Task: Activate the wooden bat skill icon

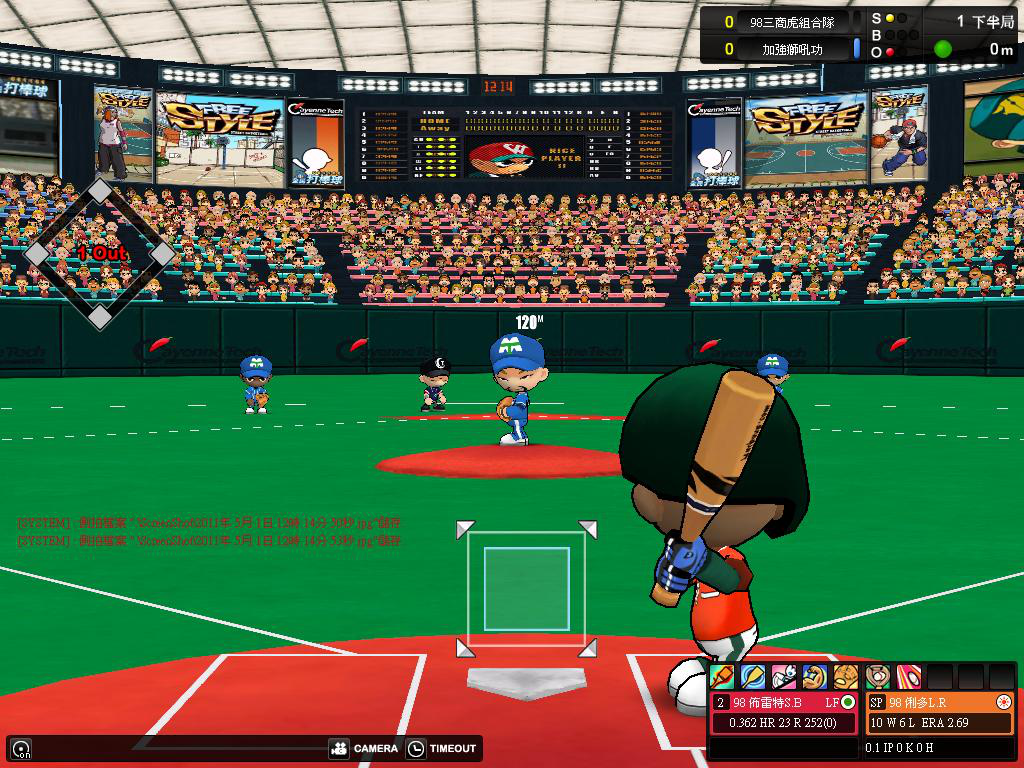Action: coord(752,677)
